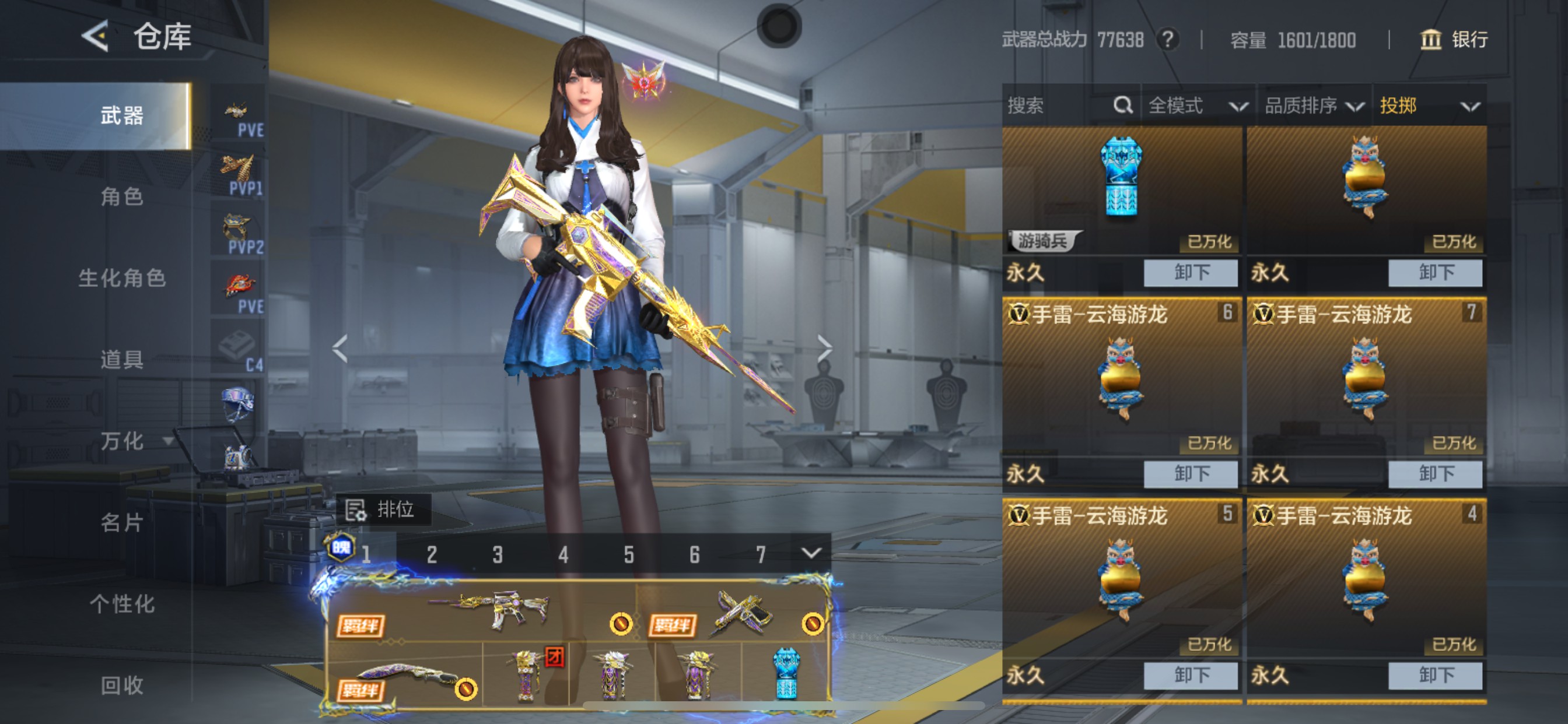Select 手雷-云海游龙 grenade numbered 6
This screenshot has width=1568, height=724.
point(1121,377)
